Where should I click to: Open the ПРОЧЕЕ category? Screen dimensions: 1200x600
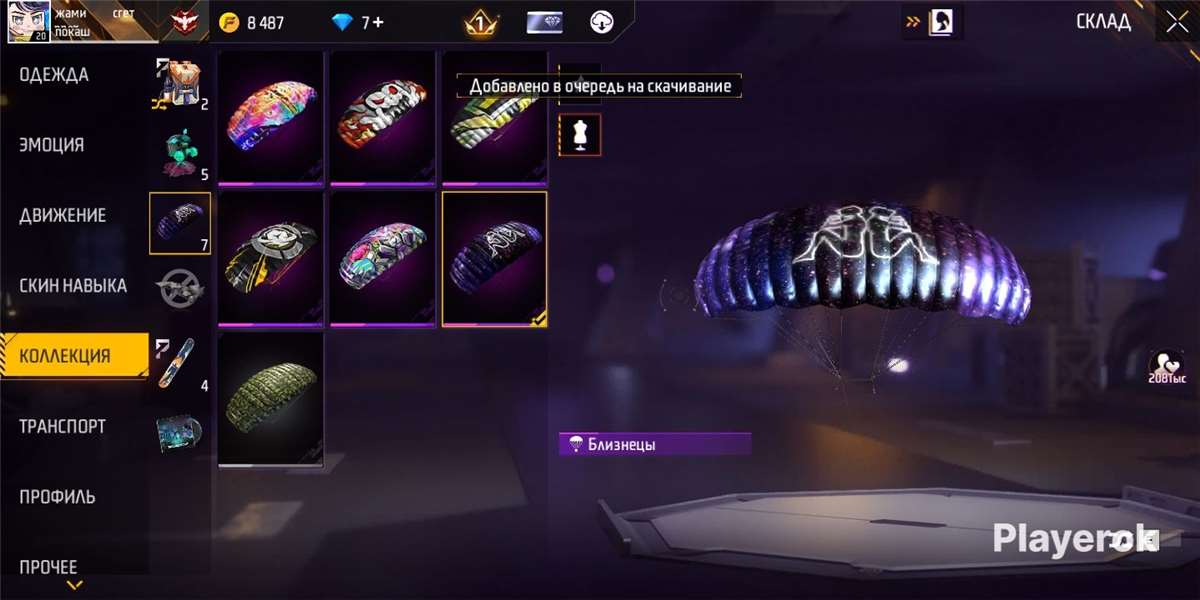point(48,566)
